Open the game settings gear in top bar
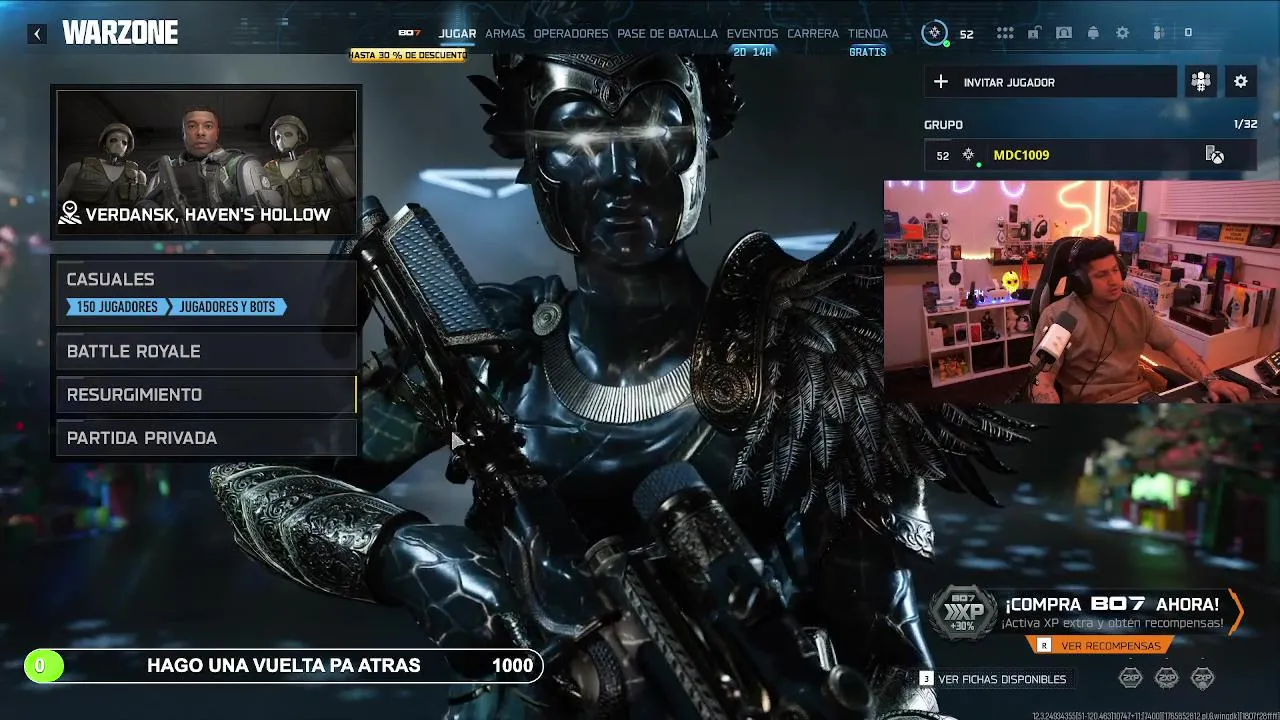The width and height of the screenshot is (1280, 720). 1123,33
